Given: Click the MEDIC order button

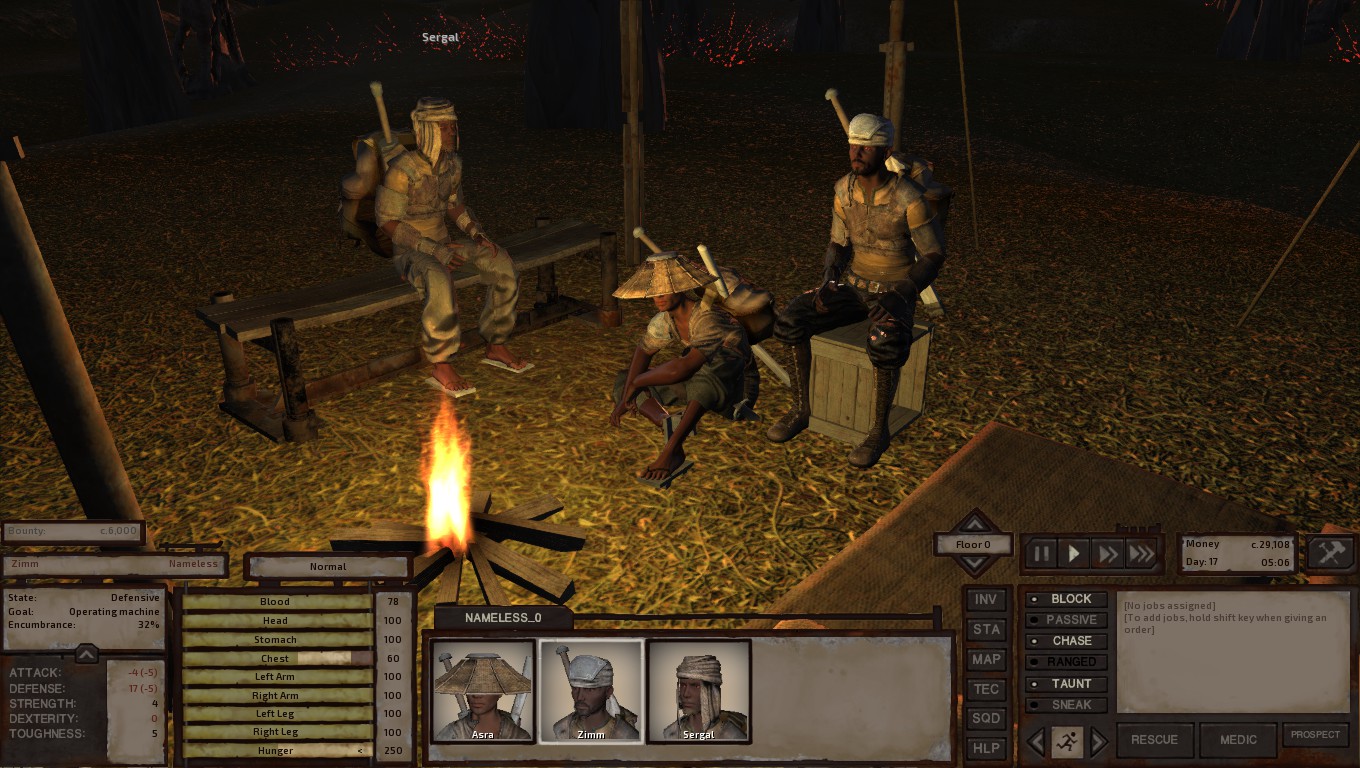Looking at the screenshot, I should click(x=1238, y=740).
